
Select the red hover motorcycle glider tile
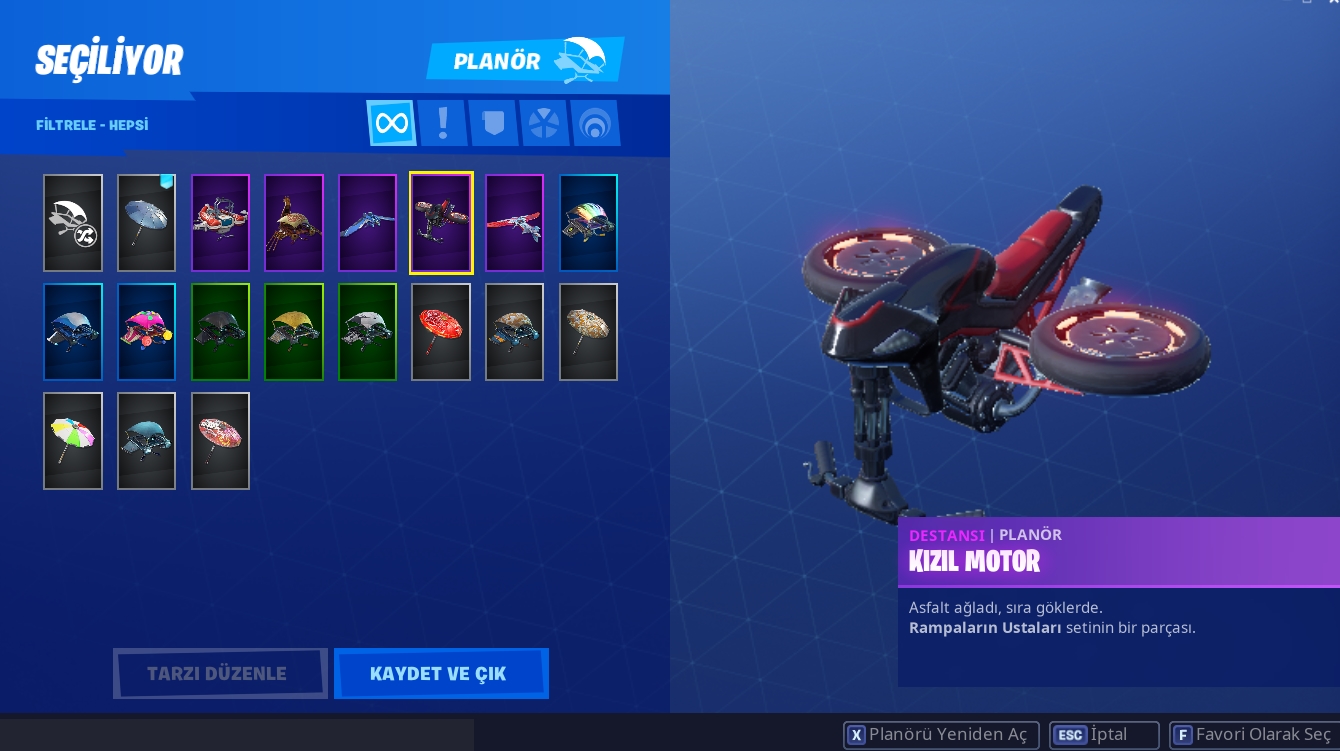[441, 223]
